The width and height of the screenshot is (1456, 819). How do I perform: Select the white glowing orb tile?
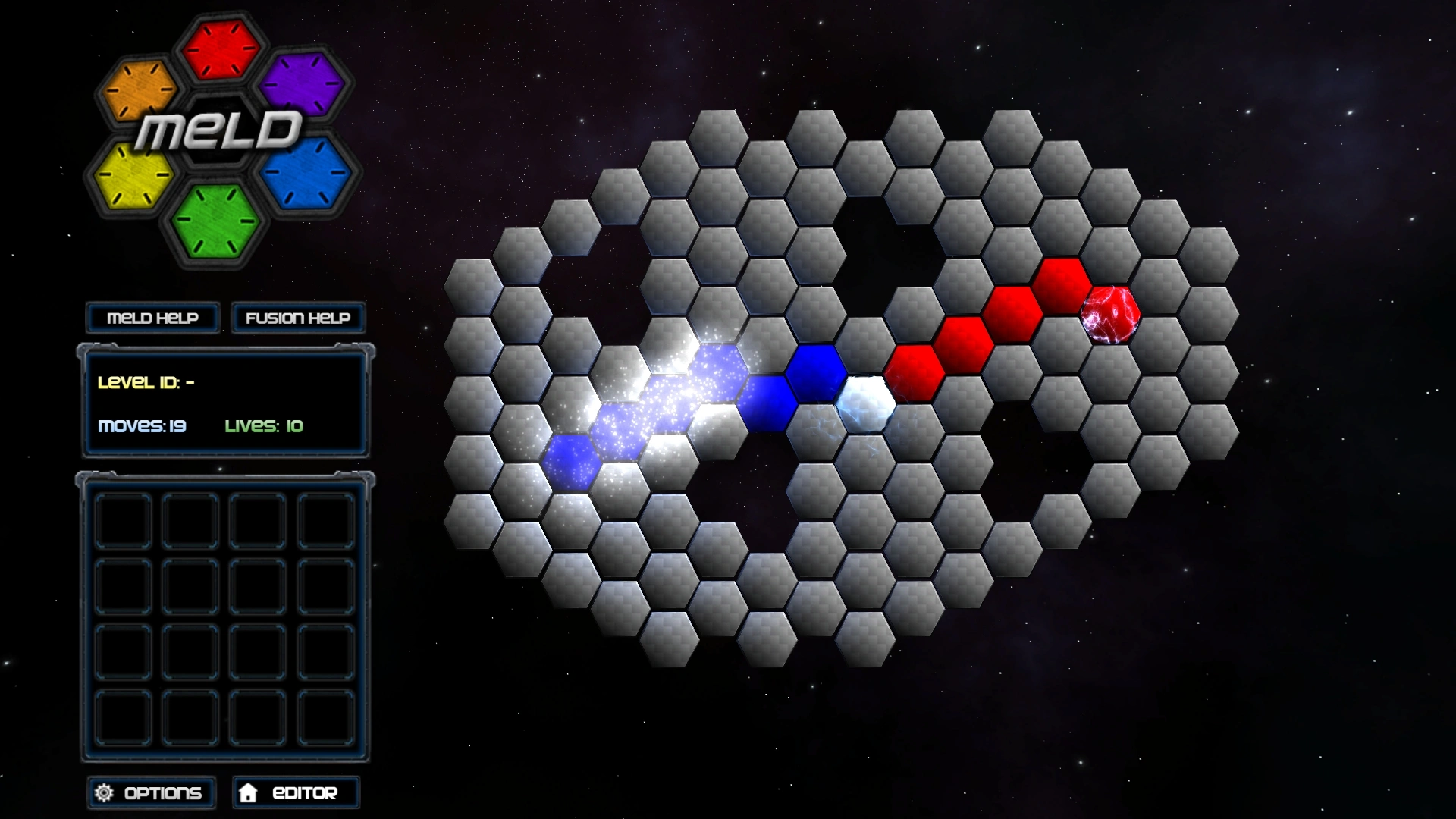(866, 403)
